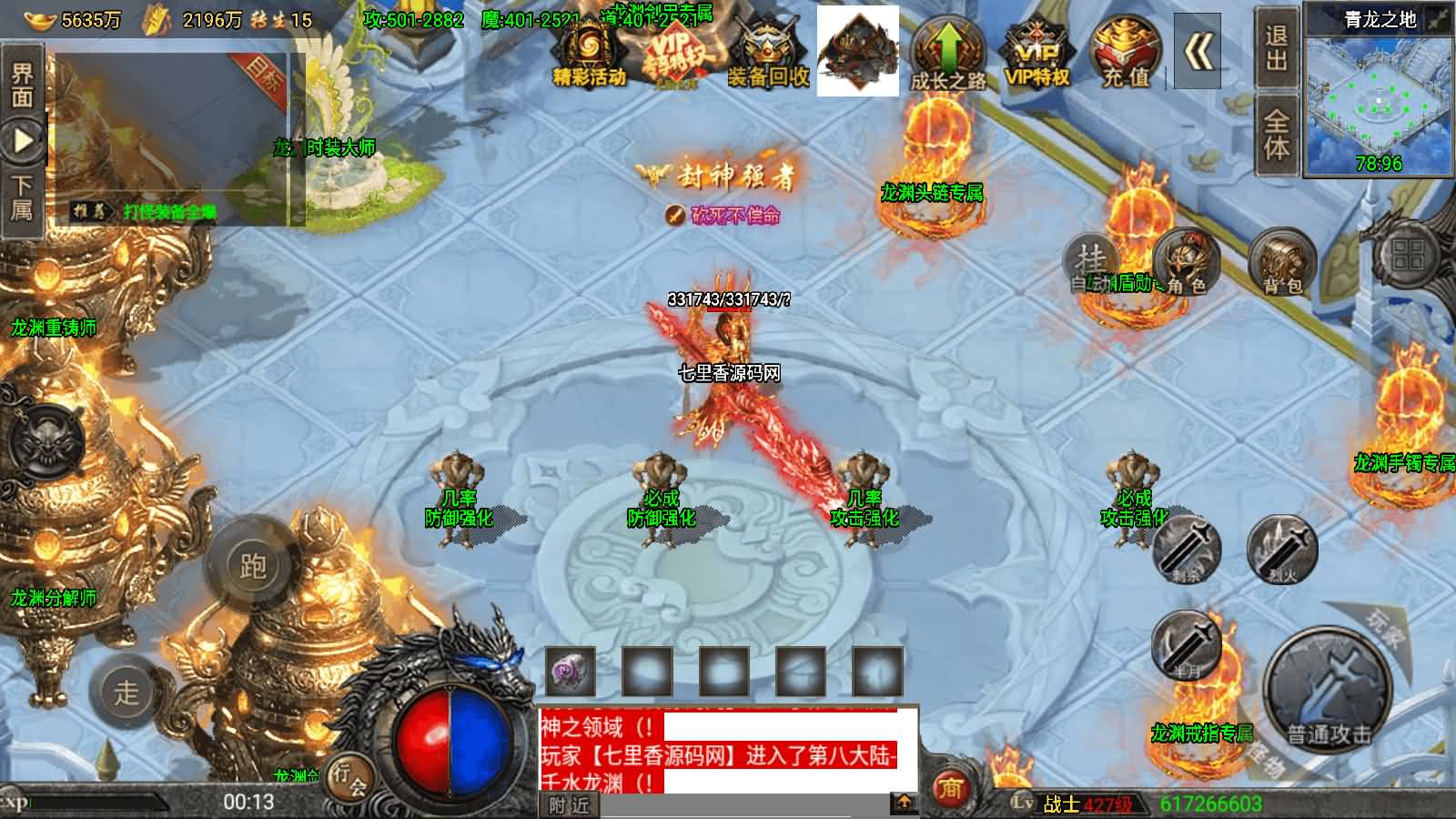Toggle the 挂 auto-battle button
The image size is (1456, 819).
1091,260
